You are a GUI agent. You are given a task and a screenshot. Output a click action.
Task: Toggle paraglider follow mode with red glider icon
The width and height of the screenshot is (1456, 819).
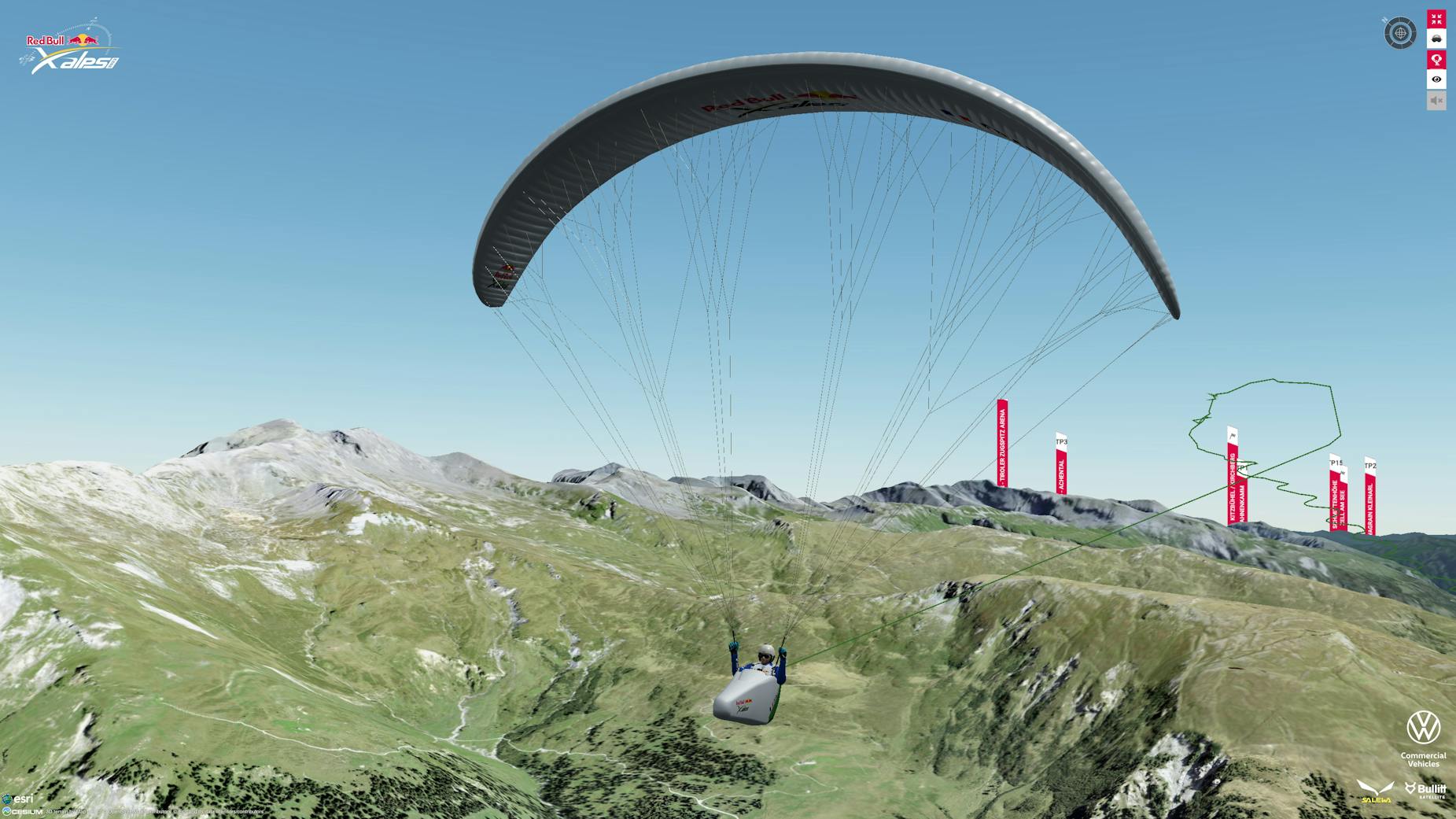(1436, 60)
